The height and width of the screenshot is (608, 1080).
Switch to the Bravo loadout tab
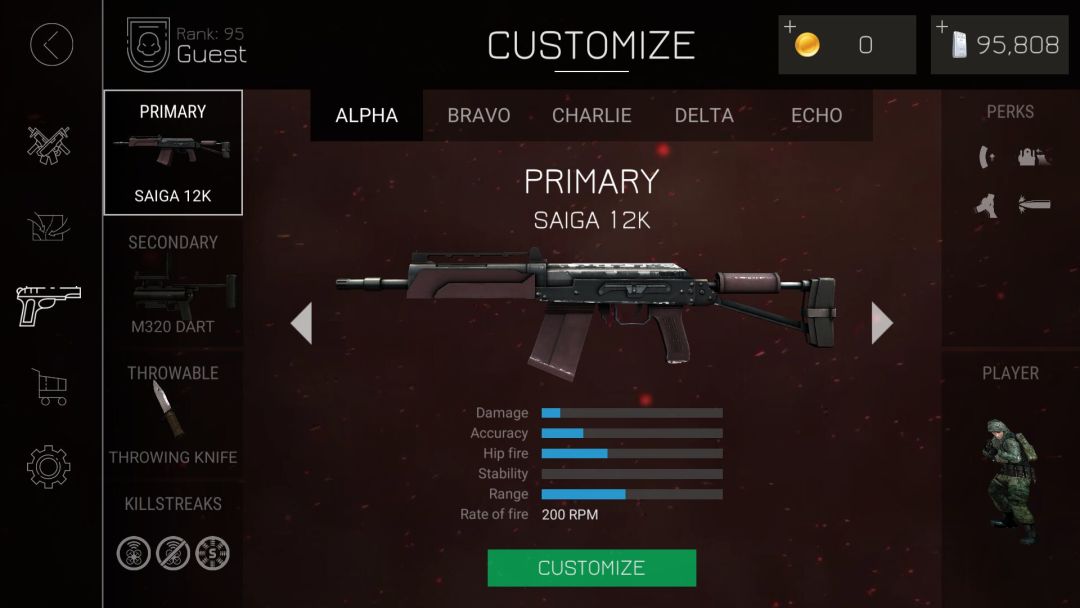pyautogui.click(x=479, y=116)
